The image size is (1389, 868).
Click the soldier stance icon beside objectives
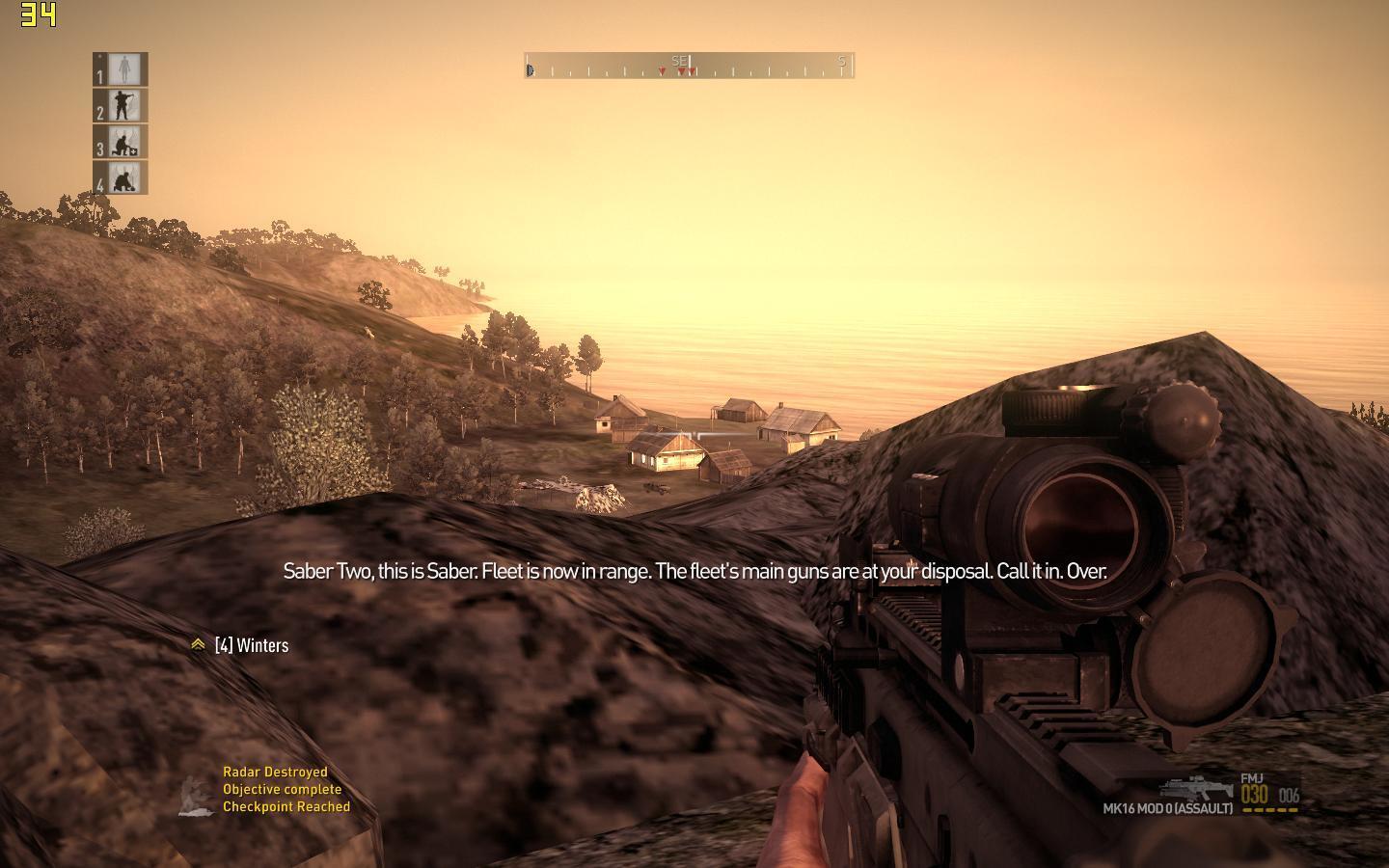197,797
